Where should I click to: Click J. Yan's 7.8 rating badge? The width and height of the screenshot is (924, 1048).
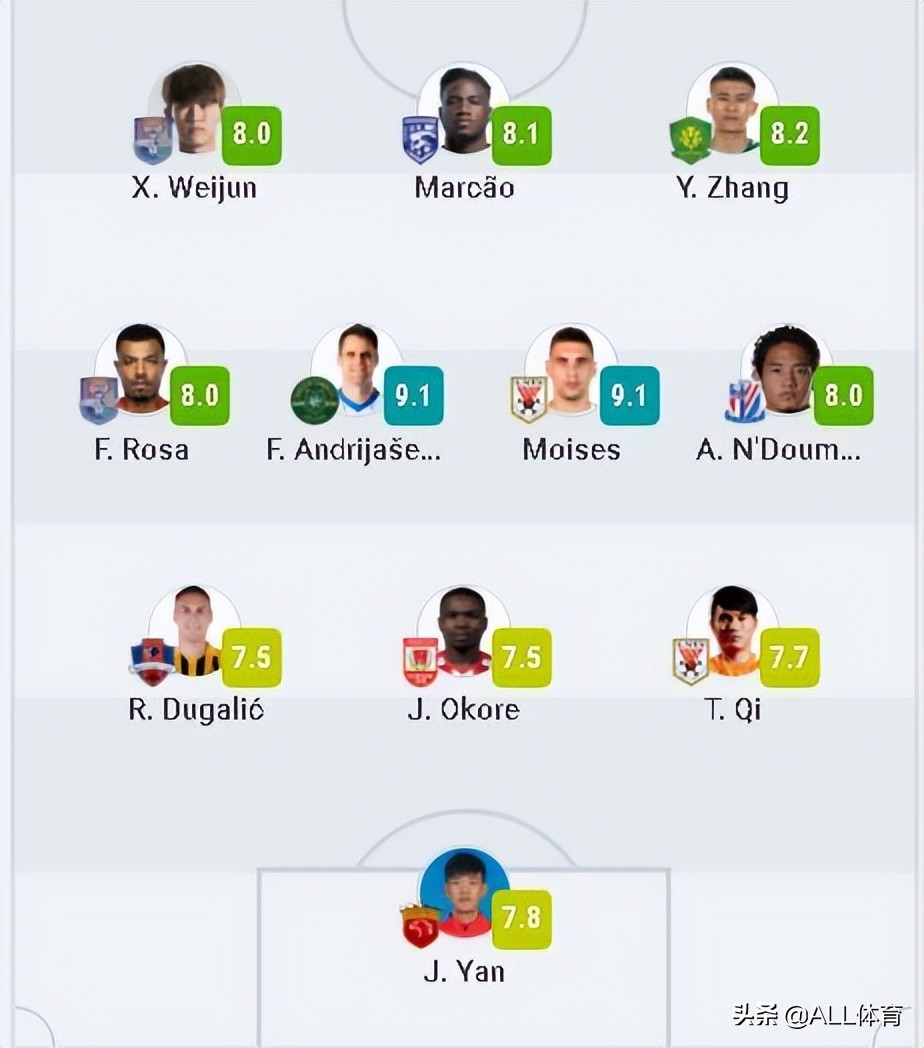click(521, 919)
